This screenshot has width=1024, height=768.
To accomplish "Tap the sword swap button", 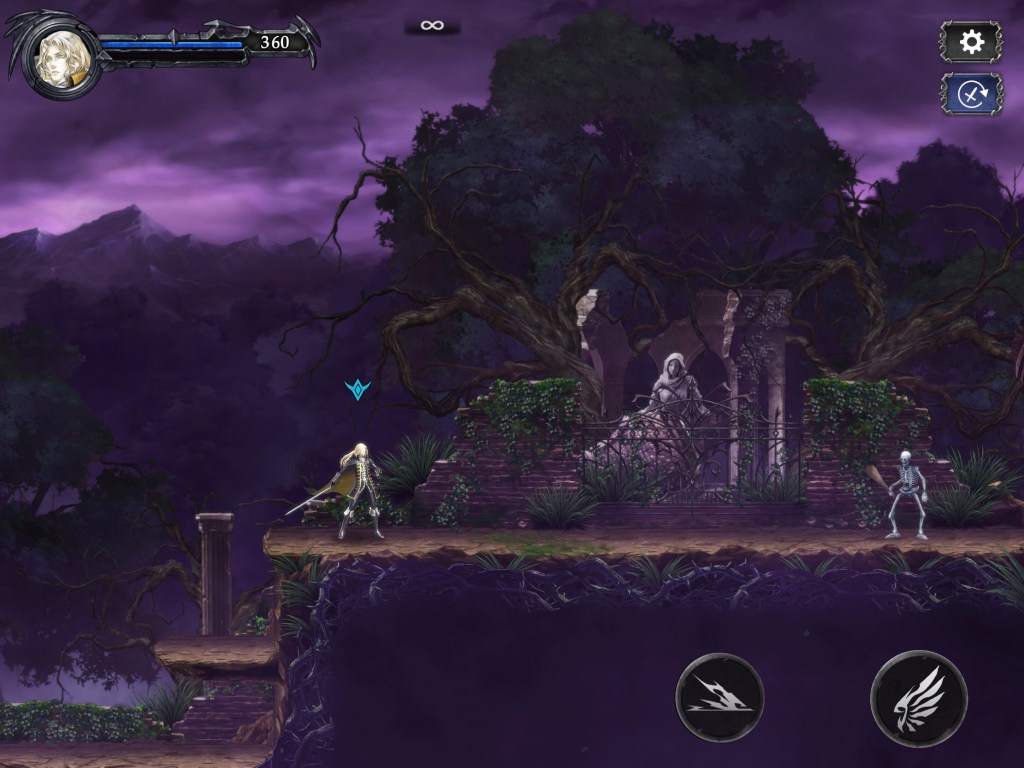I will 970,94.
